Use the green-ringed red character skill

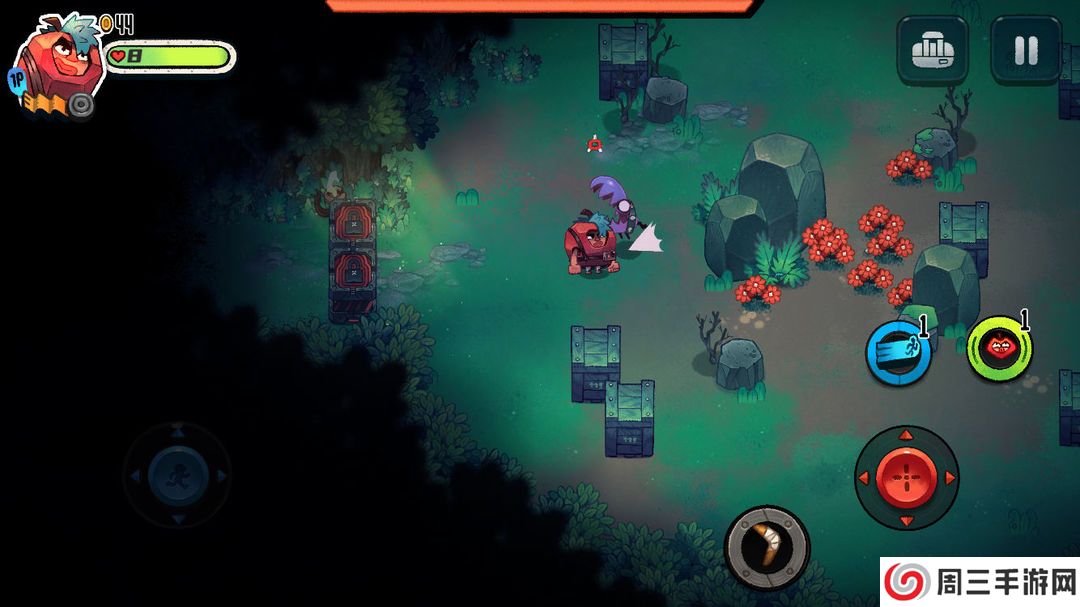coord(999,349)
